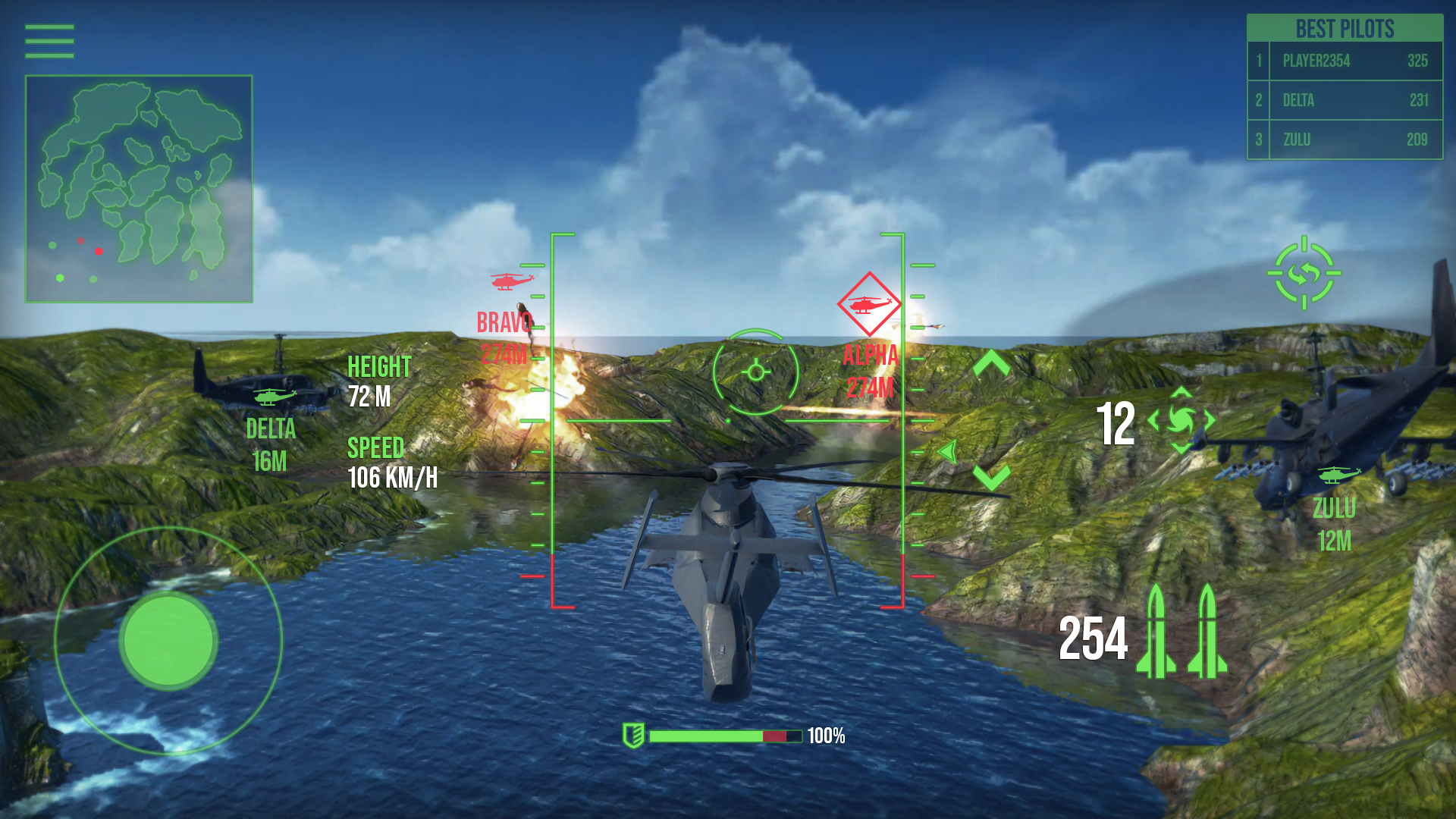Click the central targeting reticle
This screenshot has height=819, width=1456.
point(755,372)
